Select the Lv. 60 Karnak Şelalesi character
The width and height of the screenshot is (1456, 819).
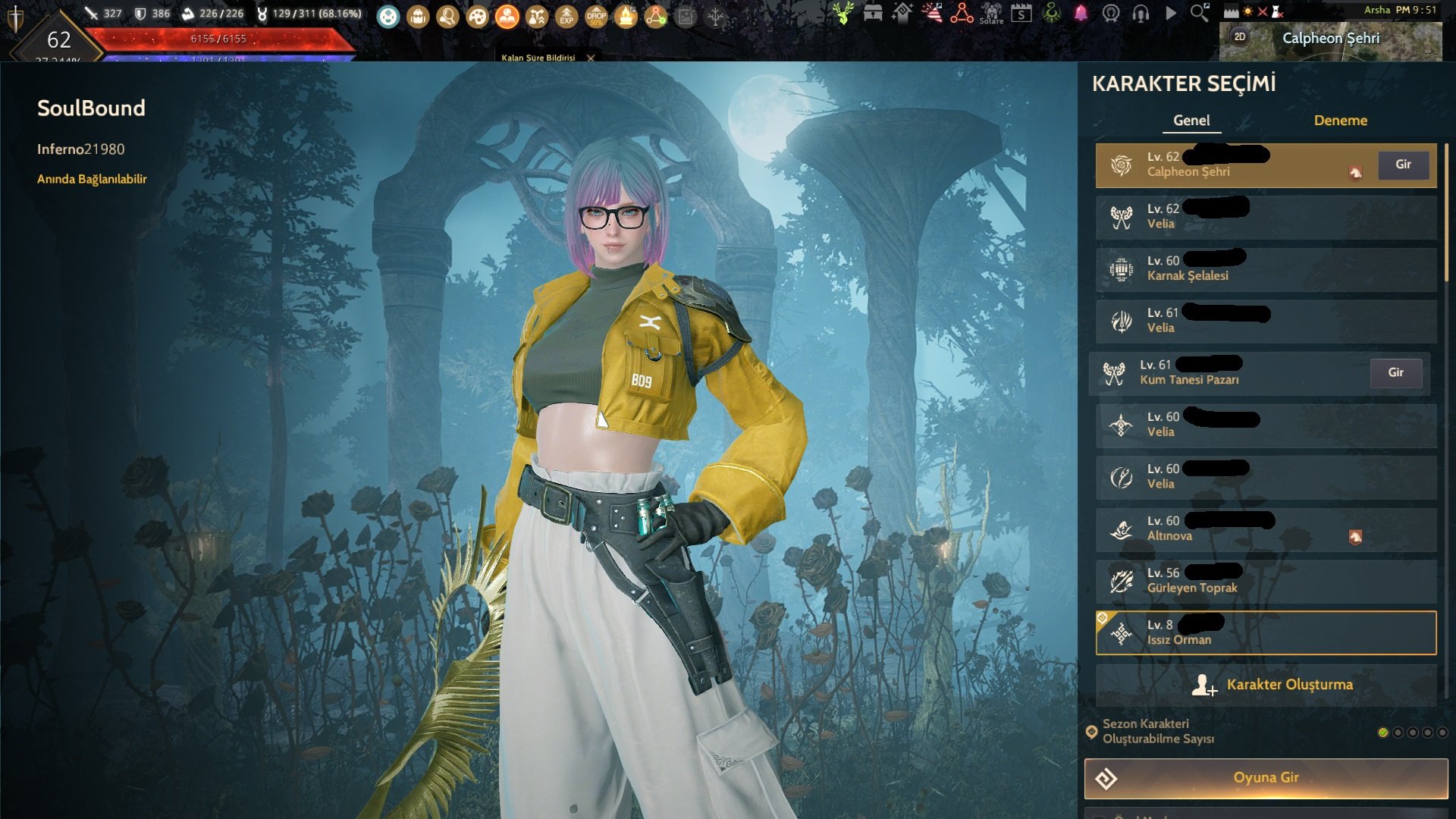[x=1265, y=269]
